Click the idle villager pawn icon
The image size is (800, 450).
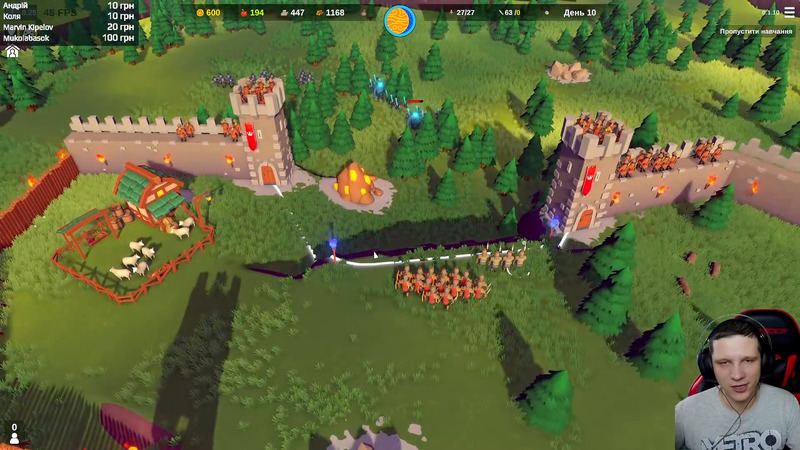click(x=14, y=437)
